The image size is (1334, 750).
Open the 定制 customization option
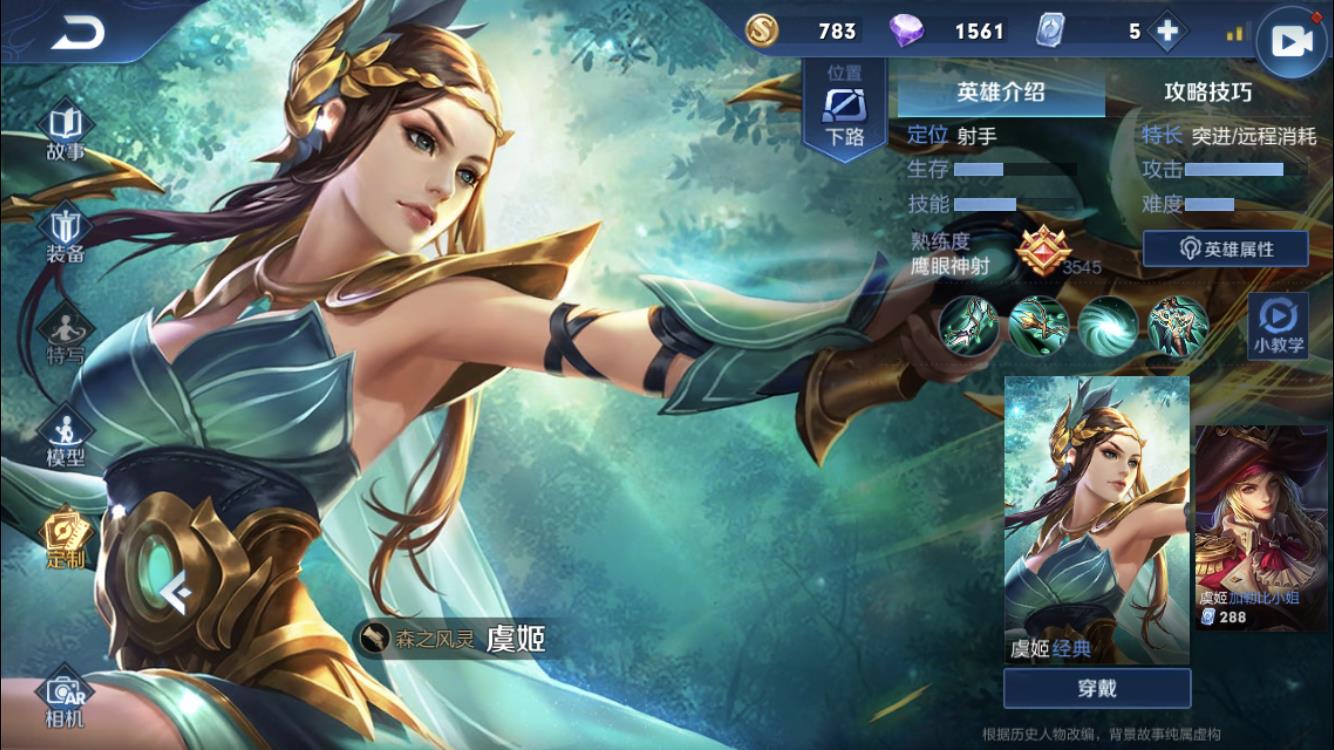click(65, 538)
